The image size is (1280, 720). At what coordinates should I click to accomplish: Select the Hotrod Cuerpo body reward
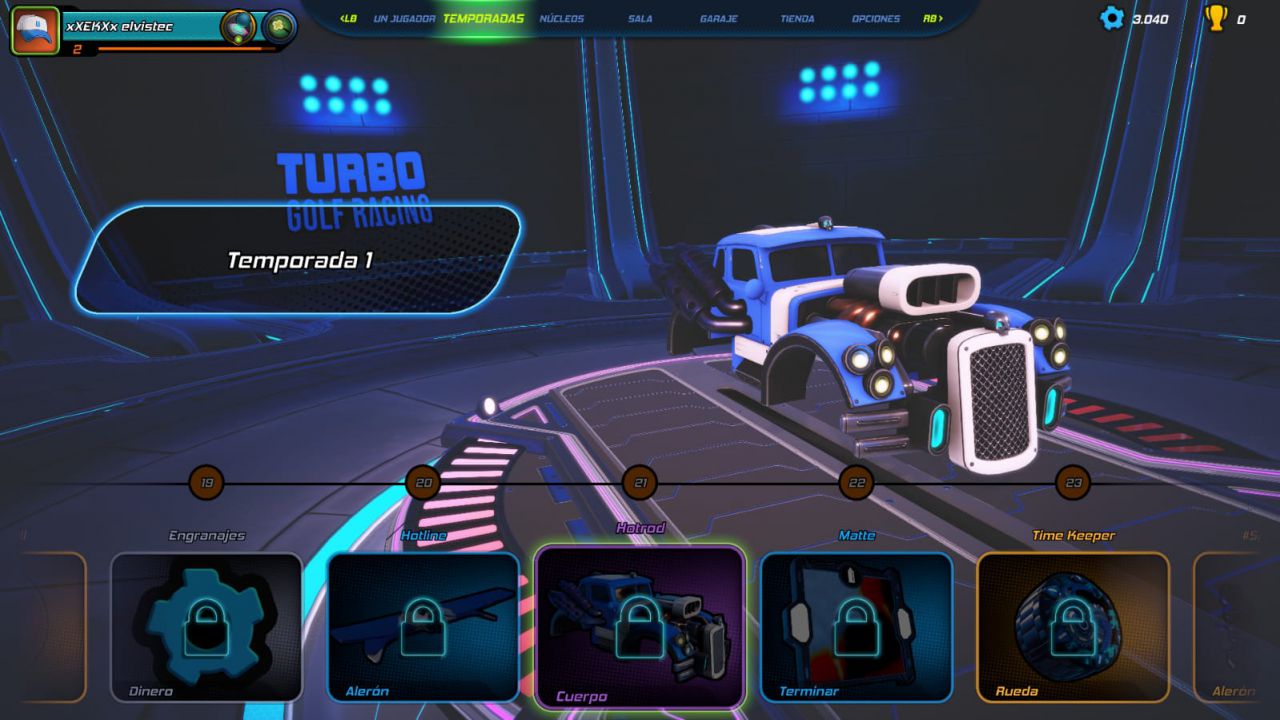640,625
